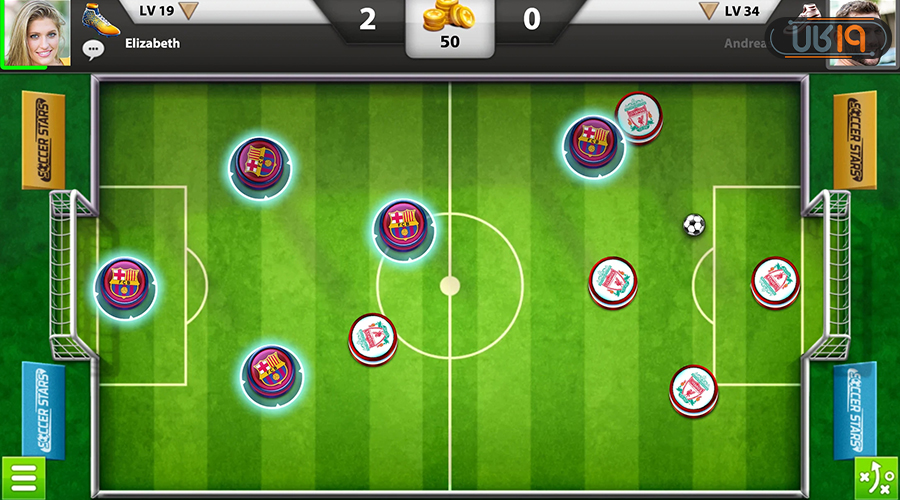Select the Barcelona disc guarding the left goal
Image resolution: width=900 pixels, height=500 pixels.
[x=125, y=286]
